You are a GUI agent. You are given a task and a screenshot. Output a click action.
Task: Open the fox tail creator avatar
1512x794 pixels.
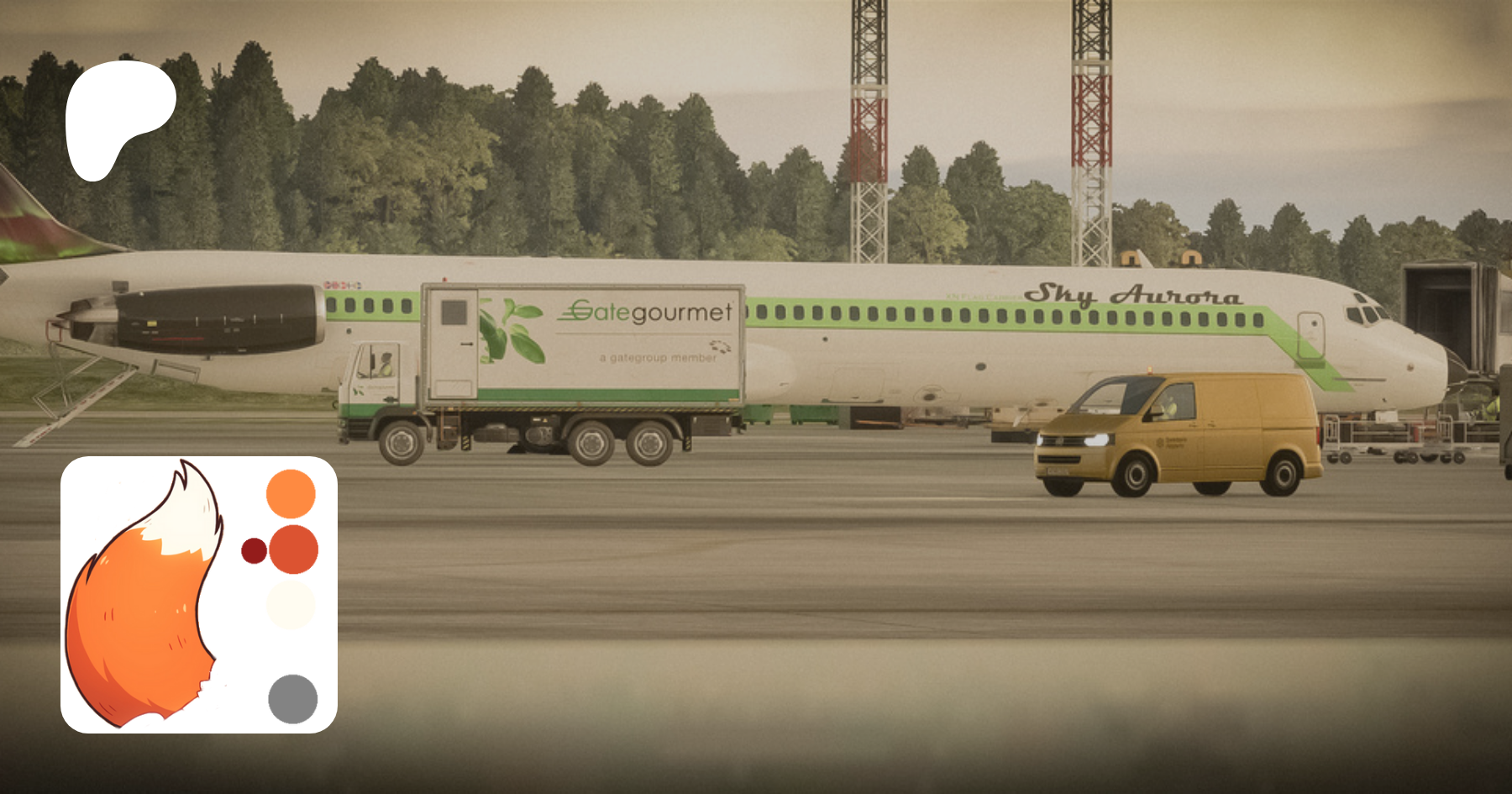(x=199, y=594)
